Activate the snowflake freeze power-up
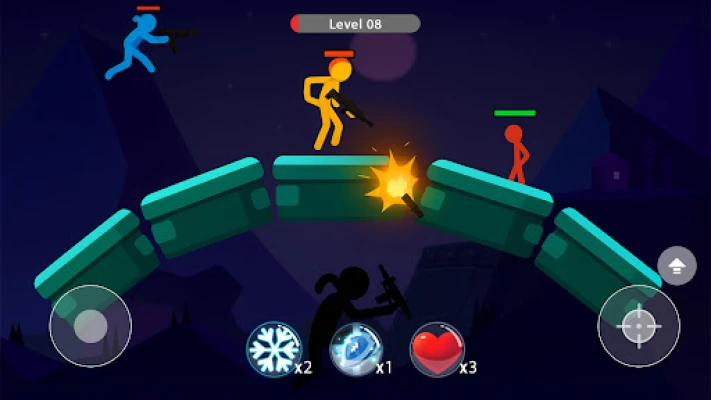Viewport: 711px width, 400px height. pos(273,349)
